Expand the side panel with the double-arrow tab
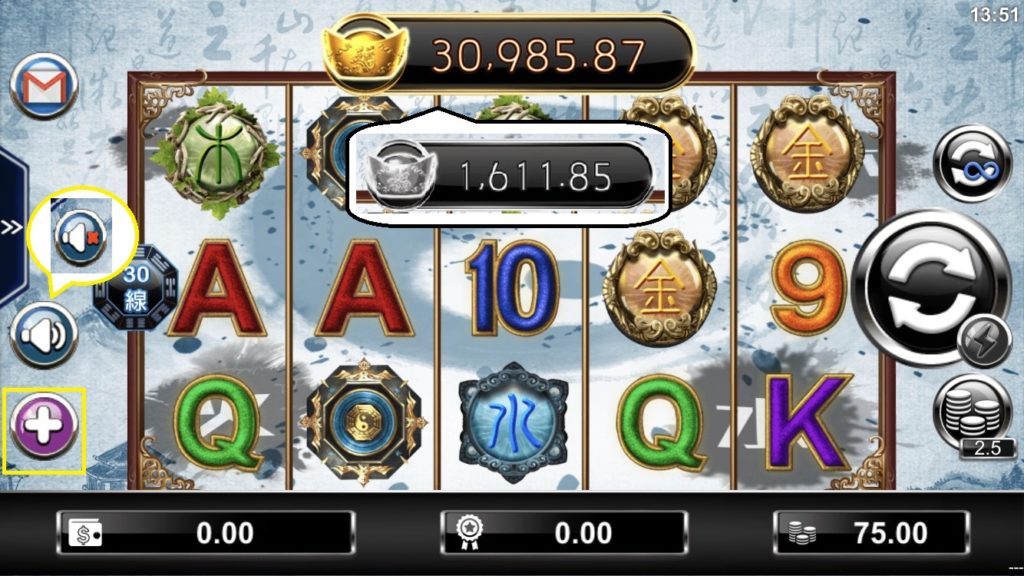Image resolution: width=1024 pixels, height=576 pixels. point(11,228)
